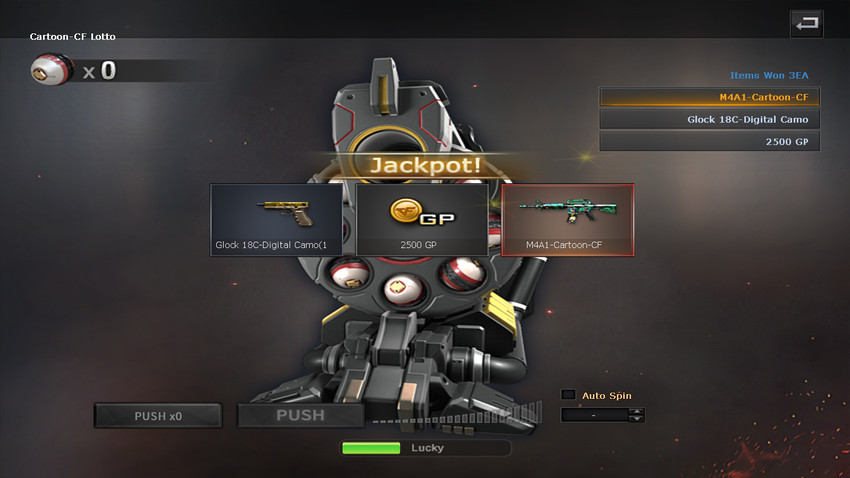Choose the M4A1-Cartoon-CF prize card
The width and height of the screenshot is (850, 478).
(567, 220)
